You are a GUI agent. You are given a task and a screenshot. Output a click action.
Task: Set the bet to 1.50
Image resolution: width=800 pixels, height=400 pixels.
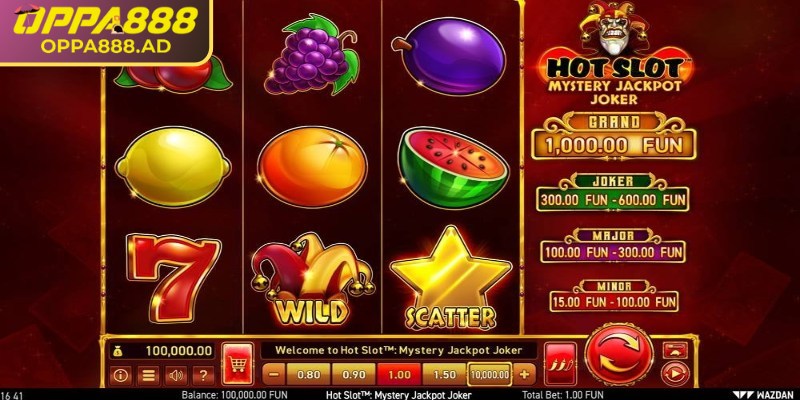[443, 375]
